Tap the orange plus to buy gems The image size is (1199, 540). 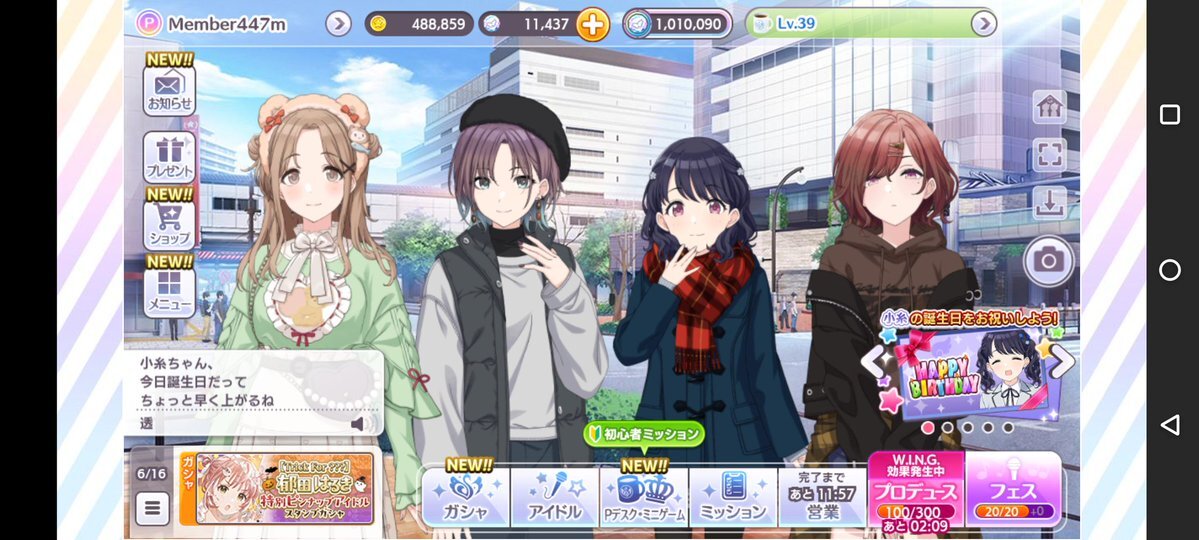[592, 24]
